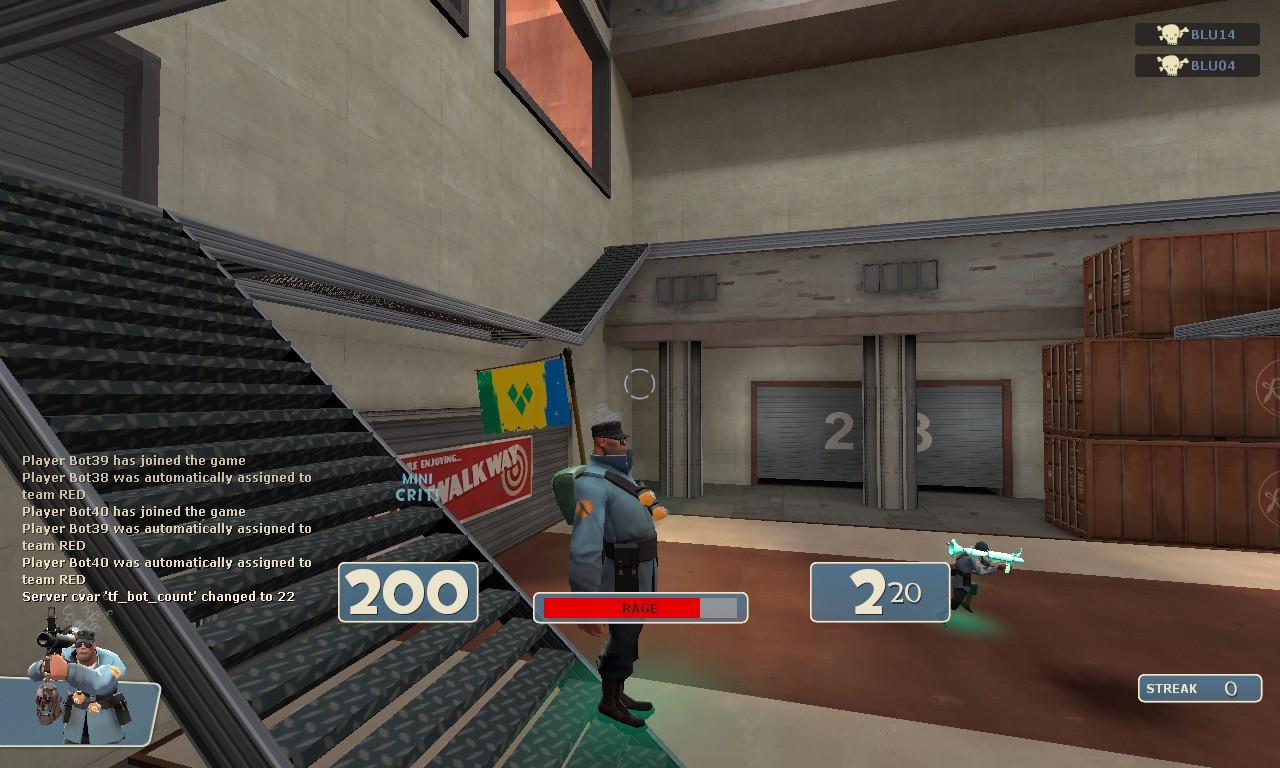Click the STREAK counter showing 0
Image resolution: width=1280 pixels, height=768 pixels.
[x=1199, y=688]
